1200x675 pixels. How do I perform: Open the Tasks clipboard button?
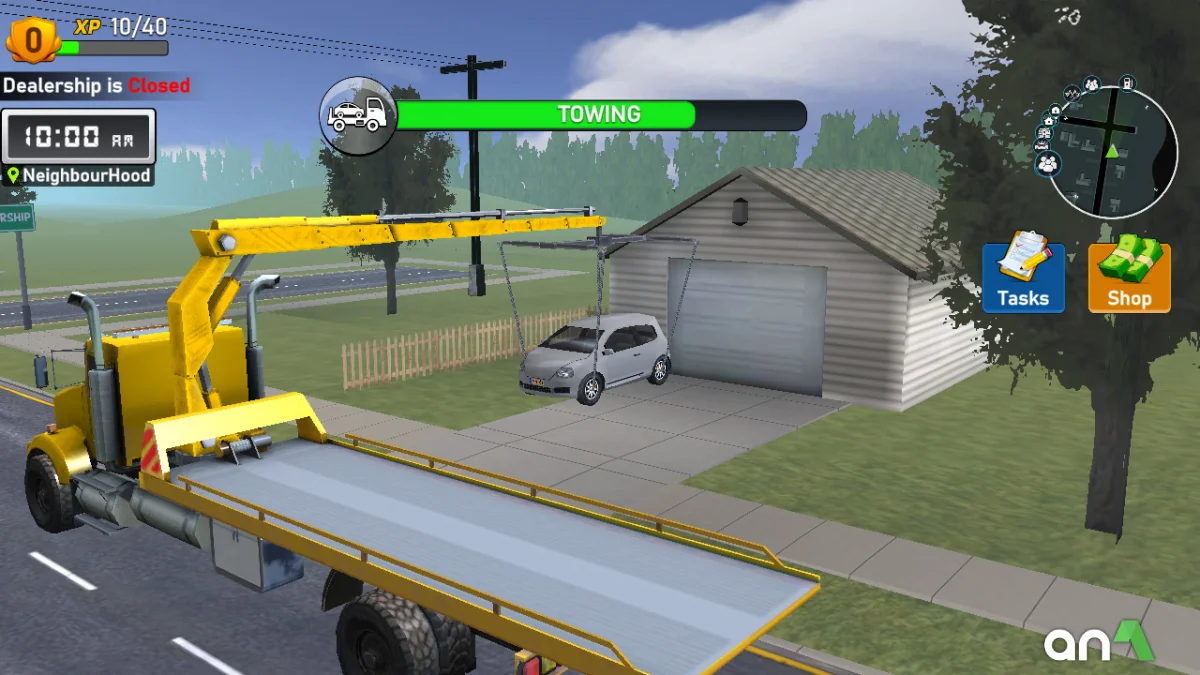1023,277
